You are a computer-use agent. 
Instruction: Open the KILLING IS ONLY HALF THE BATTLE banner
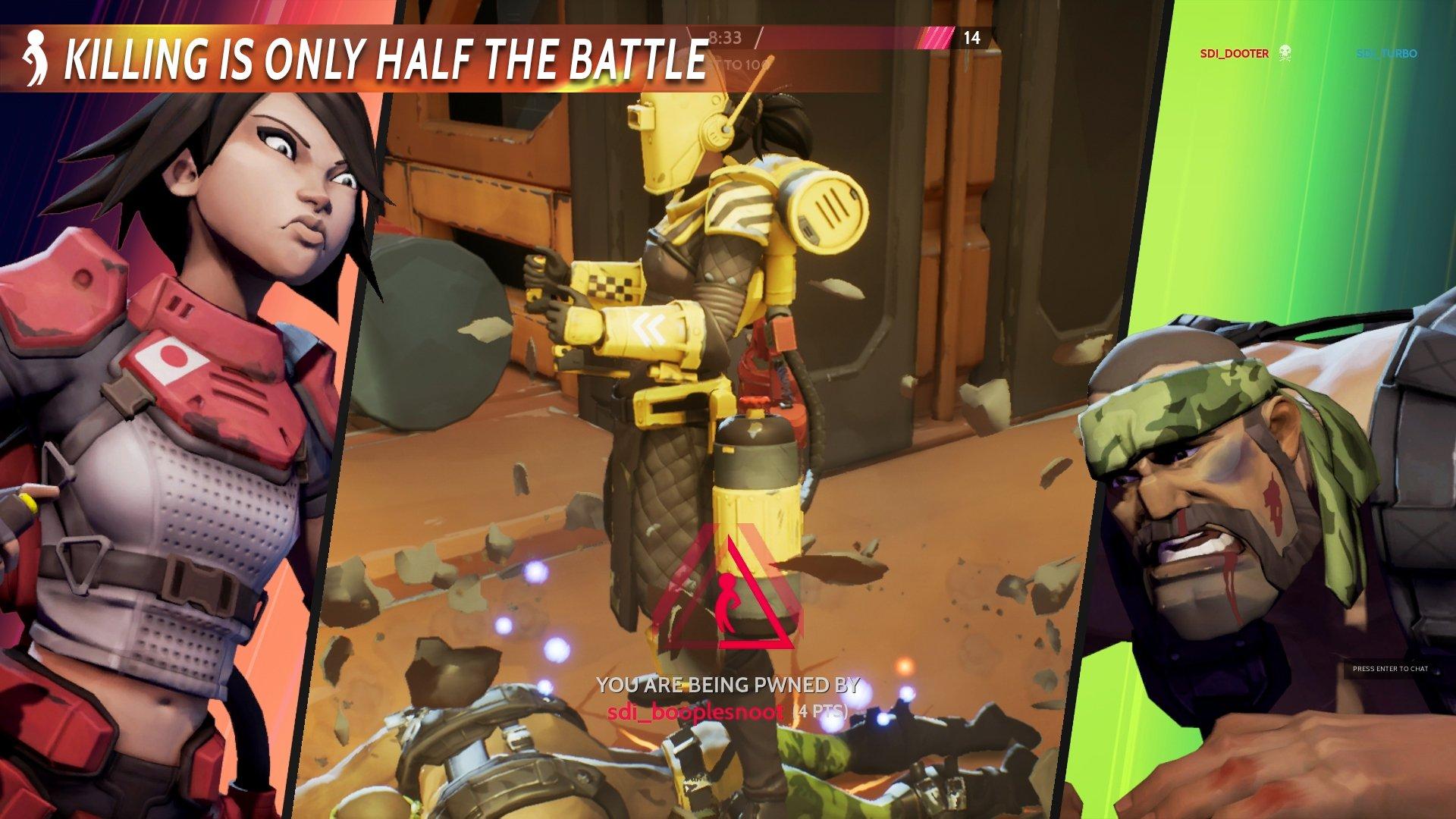(387, 57)
